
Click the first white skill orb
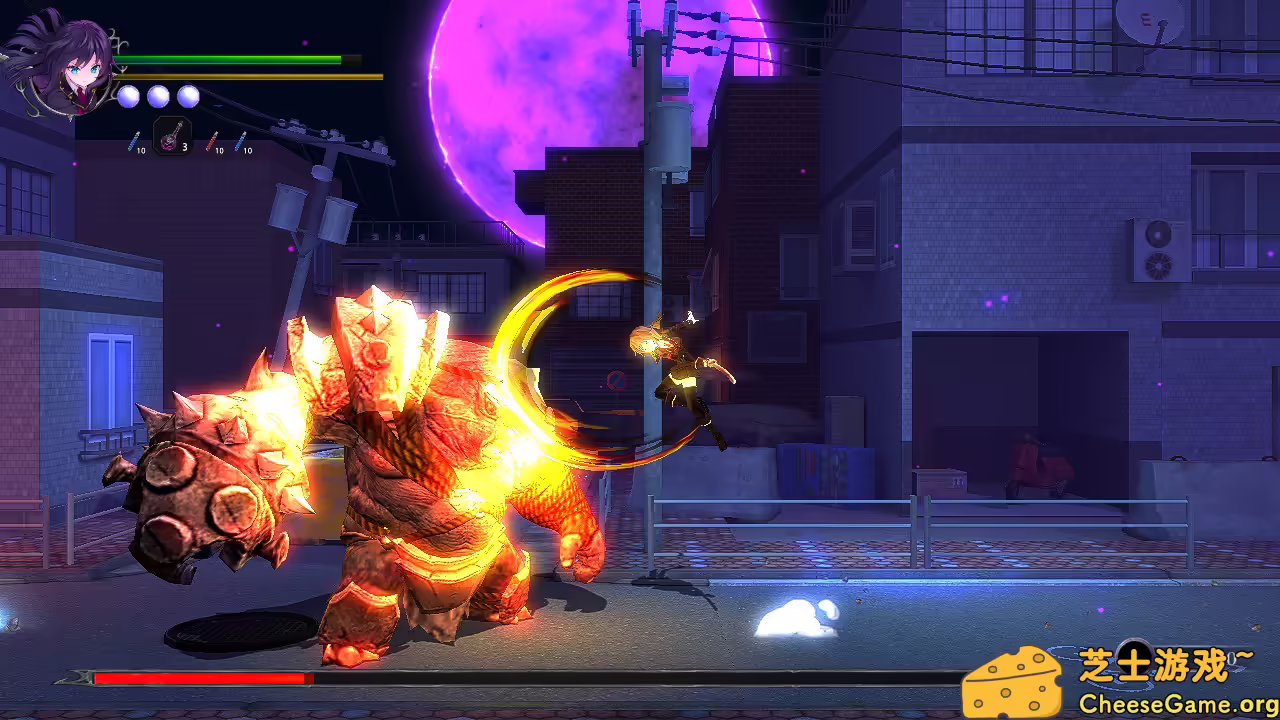[x=128, y=97]
